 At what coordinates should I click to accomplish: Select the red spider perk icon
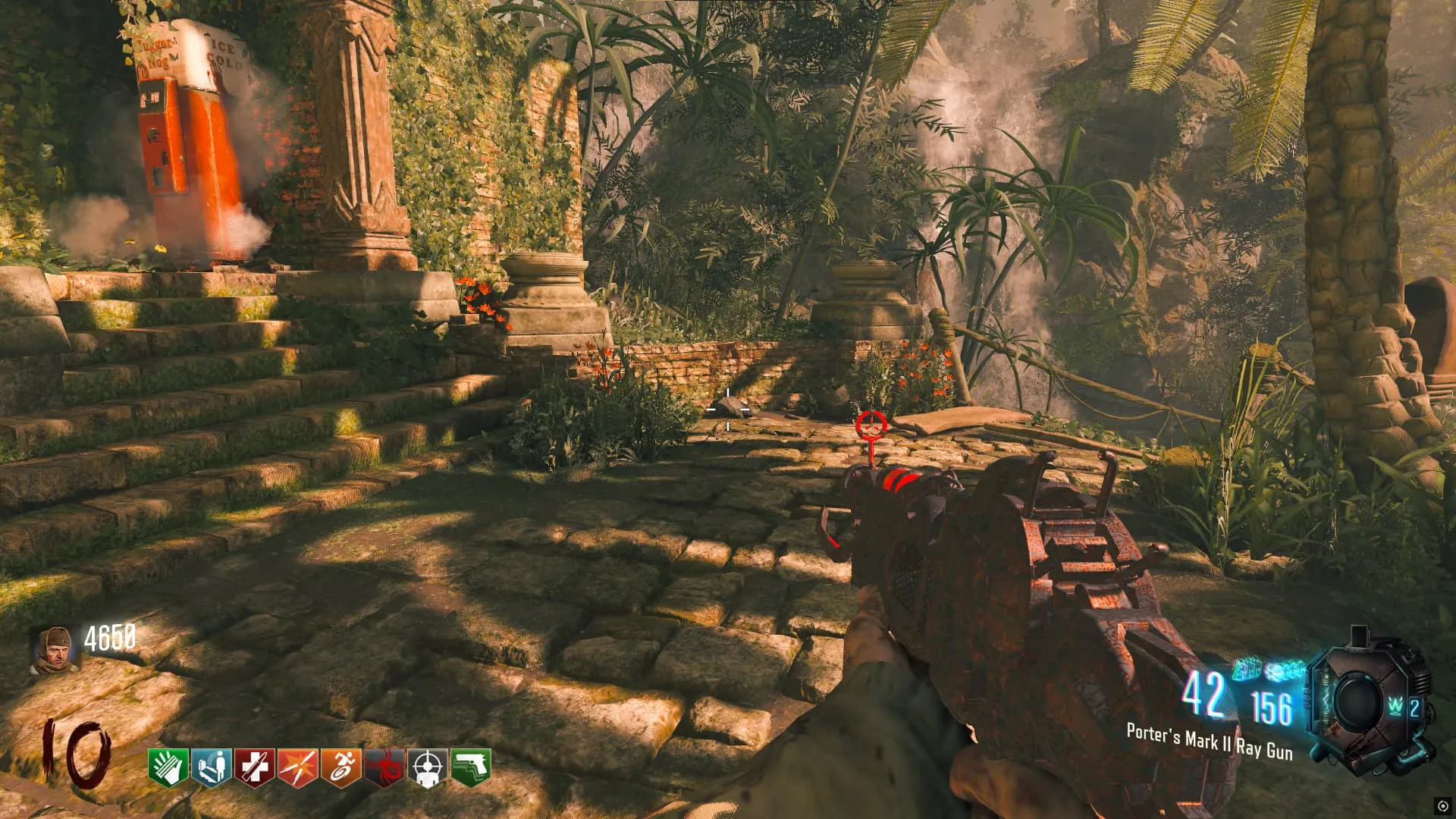pos(384,767)
